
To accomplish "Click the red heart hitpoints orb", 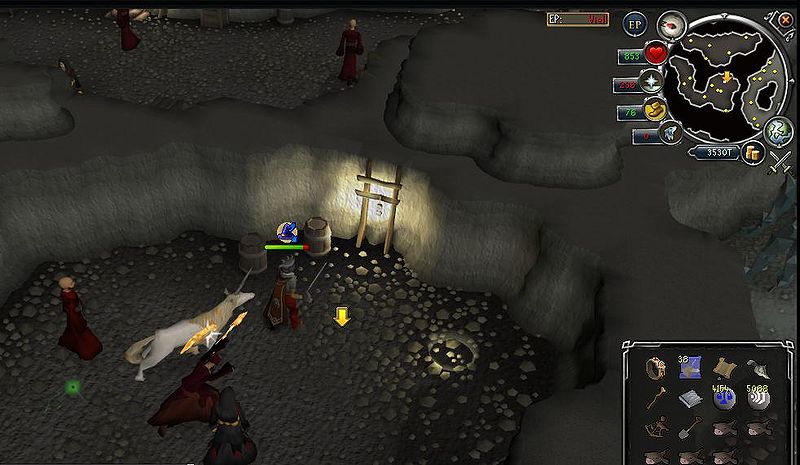I will [x=656, y=54].
